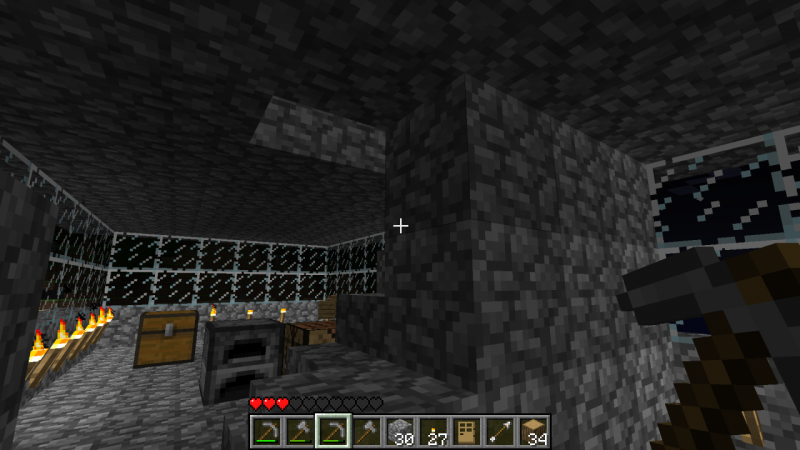Click the highlighted pickaxe hotbar slot
The height and width of the screenshot is (450, 800).
(x=333, y=430)
